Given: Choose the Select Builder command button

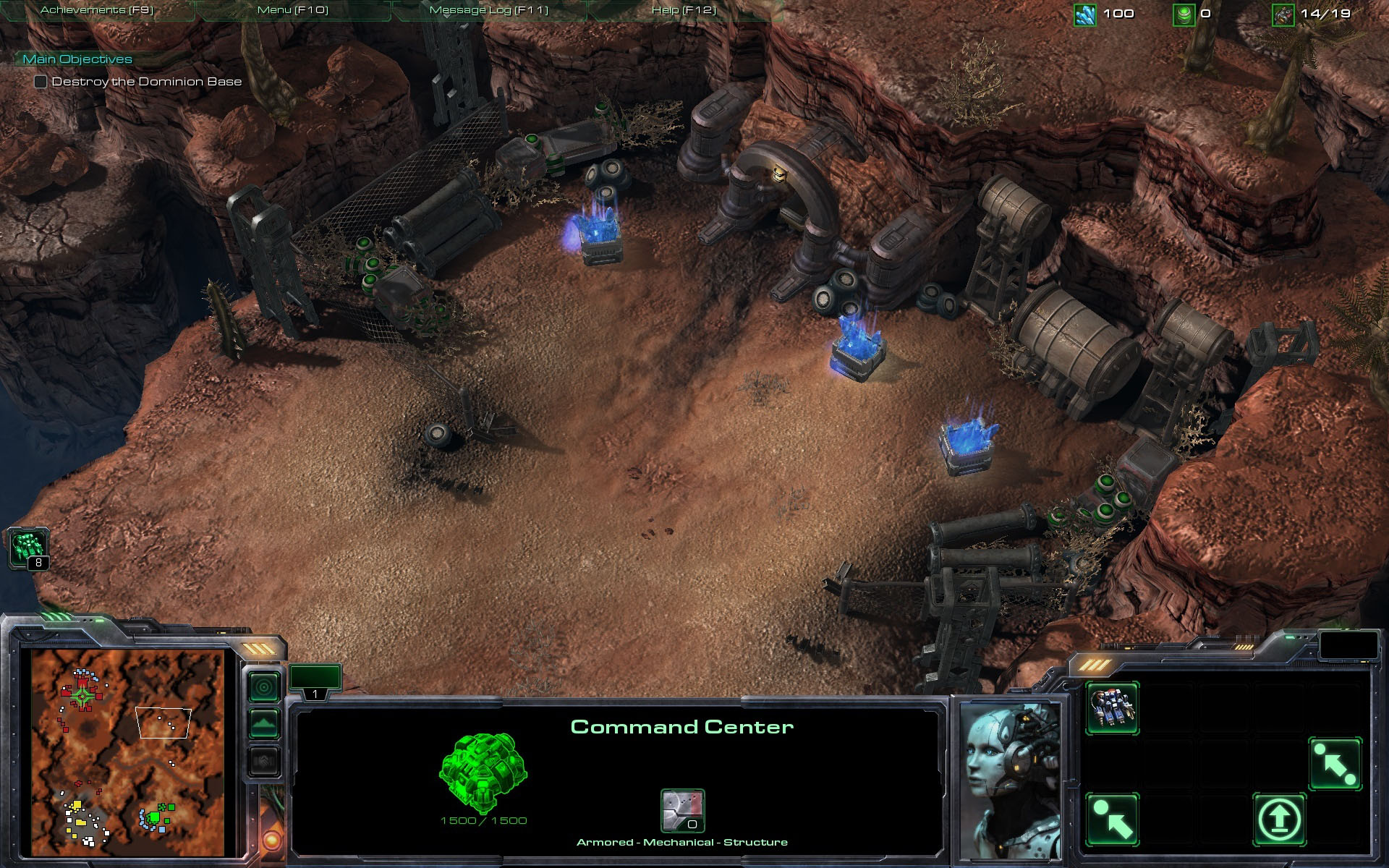Looking at the screenshot, I should pyautogui.click(x=1113, y=820).
